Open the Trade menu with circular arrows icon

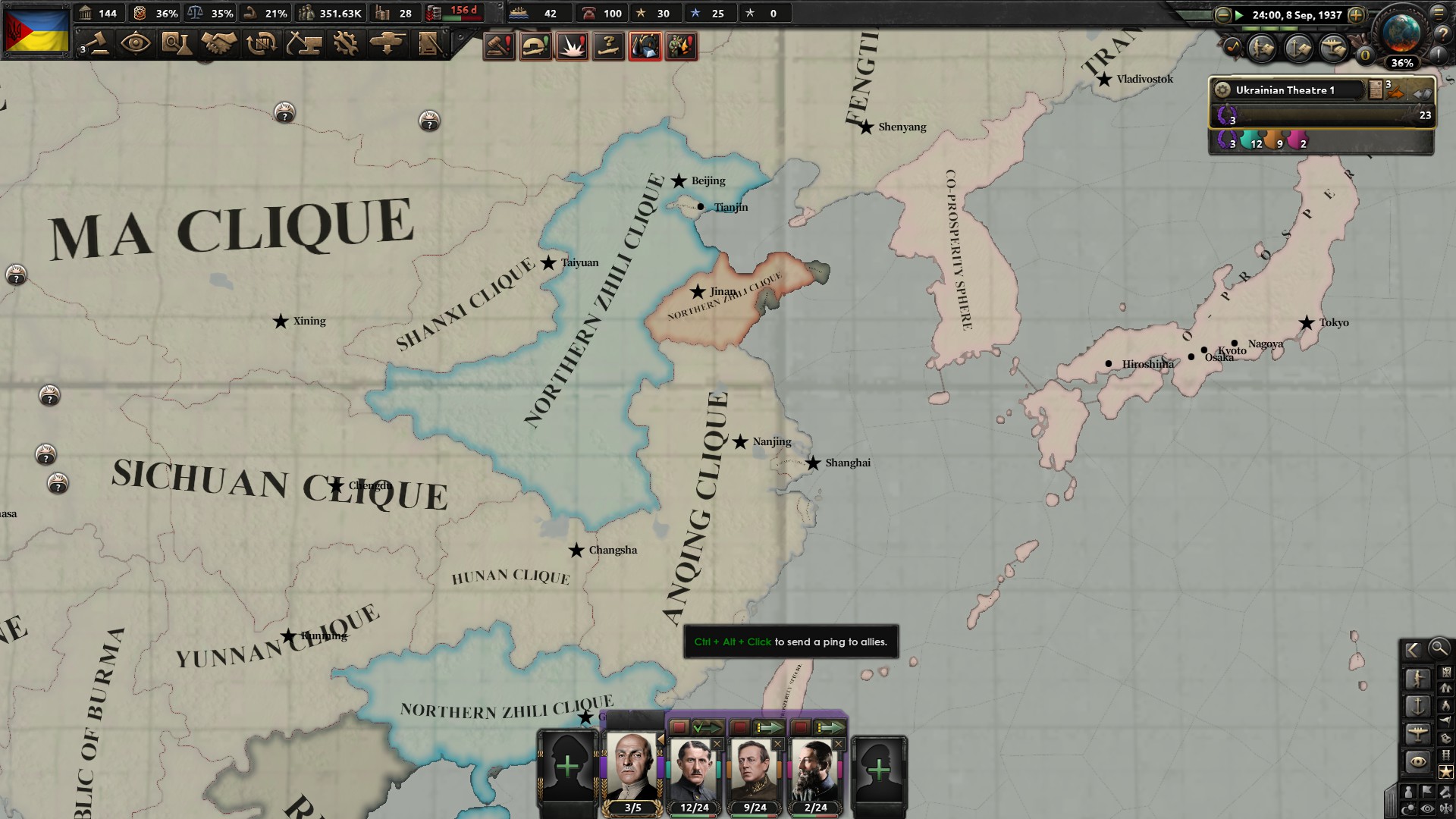click(261, 43)
